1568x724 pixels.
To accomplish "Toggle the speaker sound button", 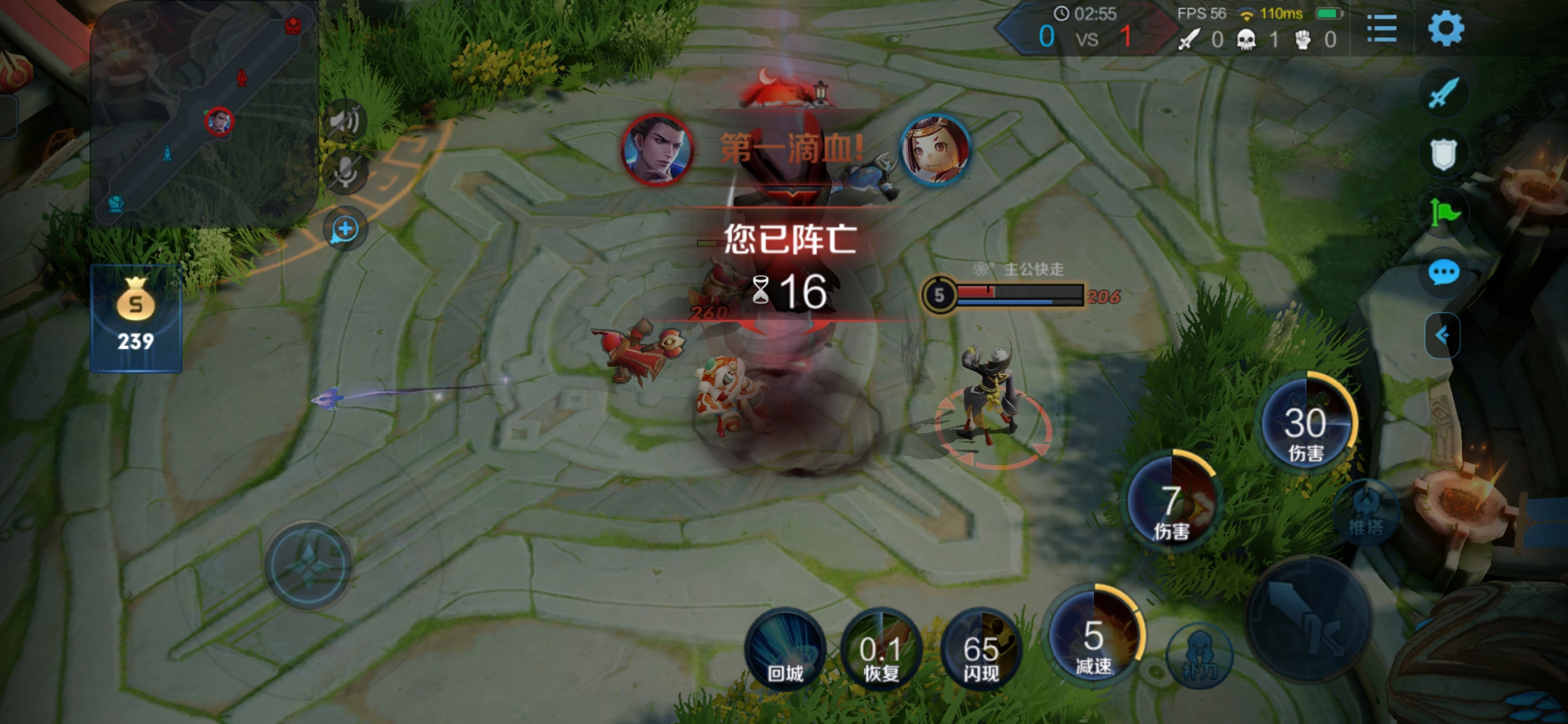I will point(345,122).
